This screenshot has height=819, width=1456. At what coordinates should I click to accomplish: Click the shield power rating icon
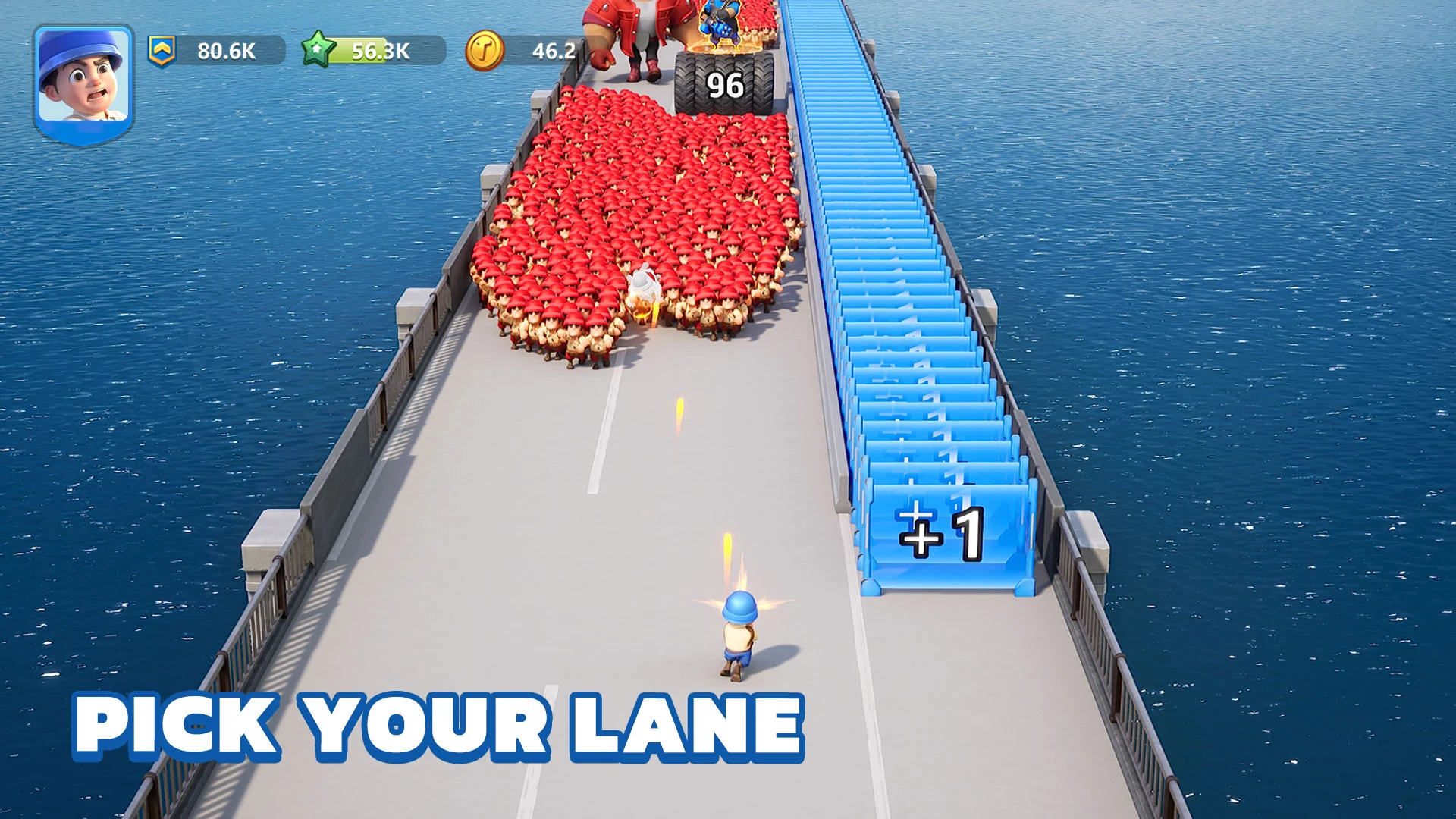(162, 51)
